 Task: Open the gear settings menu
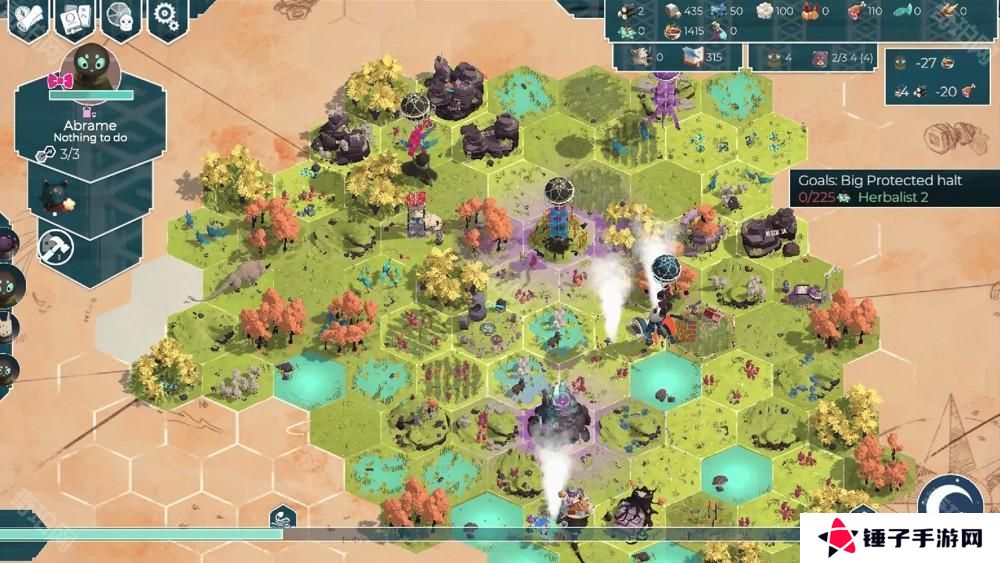(x=165, y=16)
